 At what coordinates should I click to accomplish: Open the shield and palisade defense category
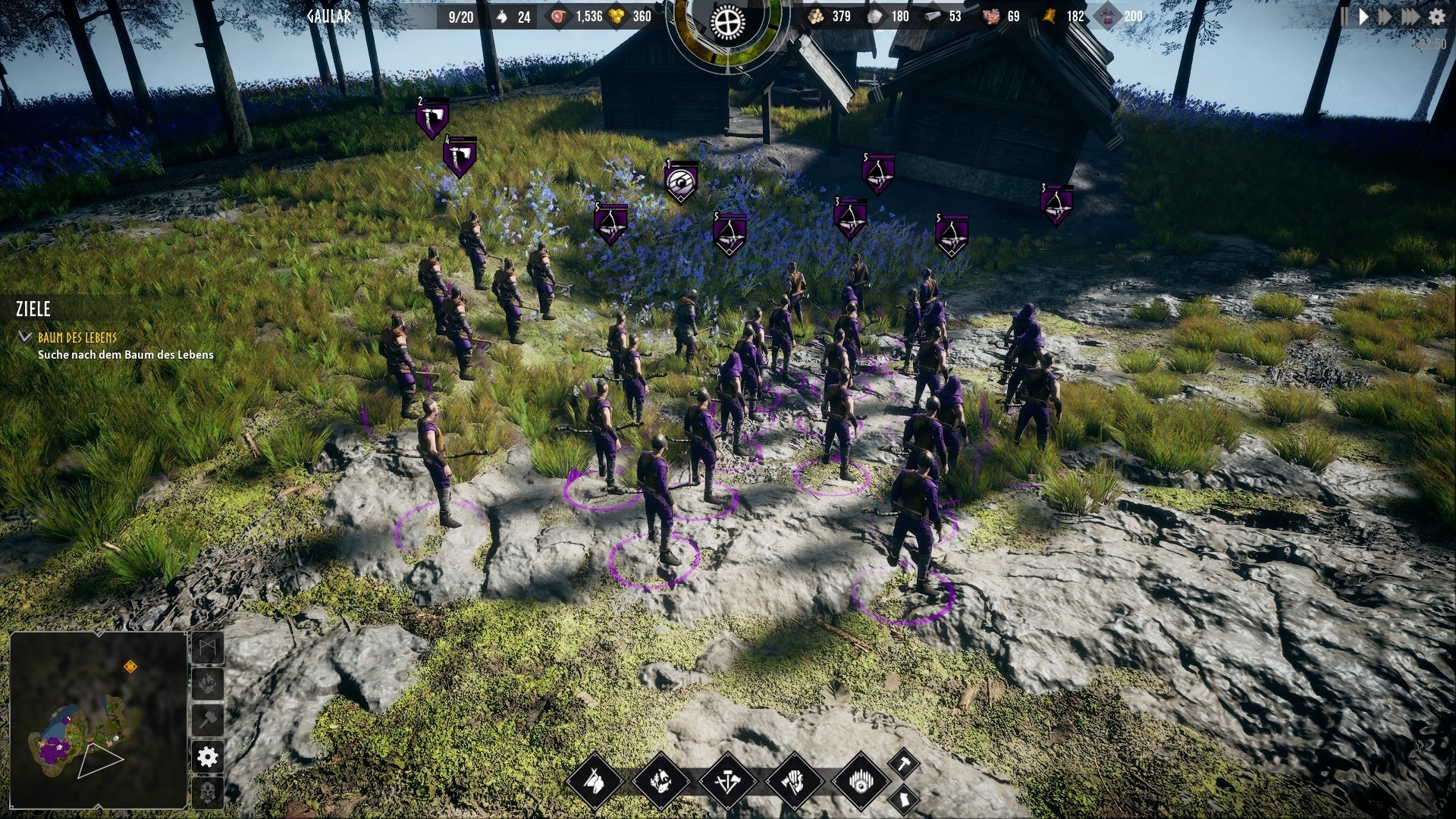pos(861,780)
